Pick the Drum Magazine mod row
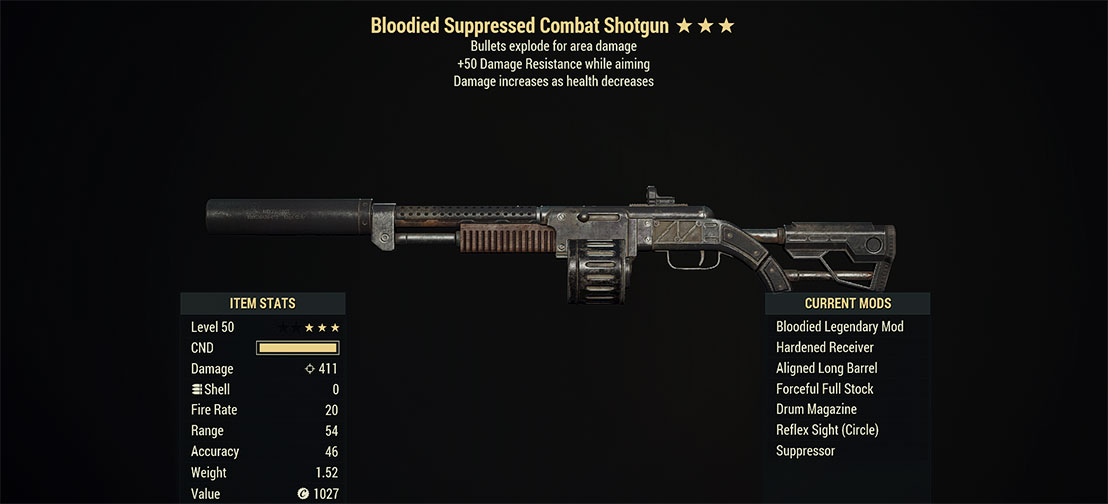 [816, 410]
